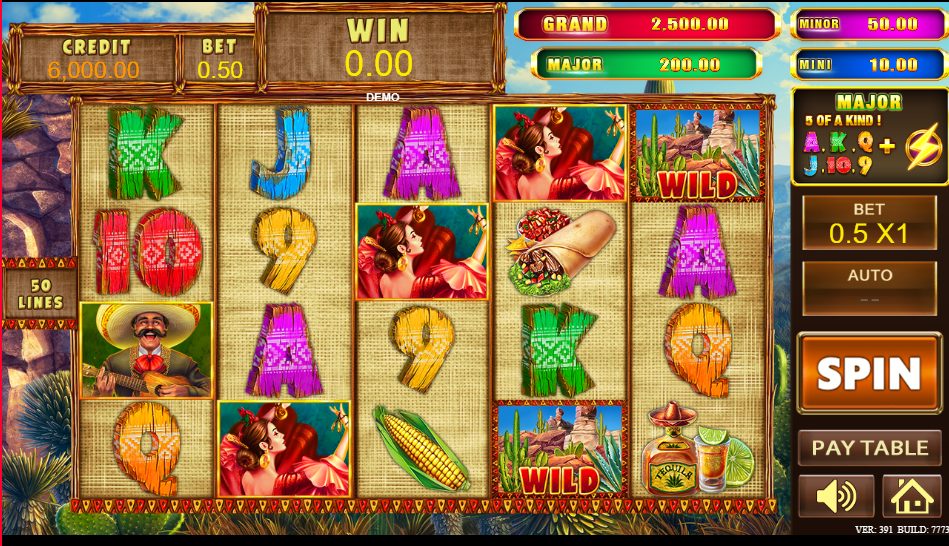
Task: Change the BET 0.5 X1 amount
Action: pyautogui.click(x=868, y=223)
